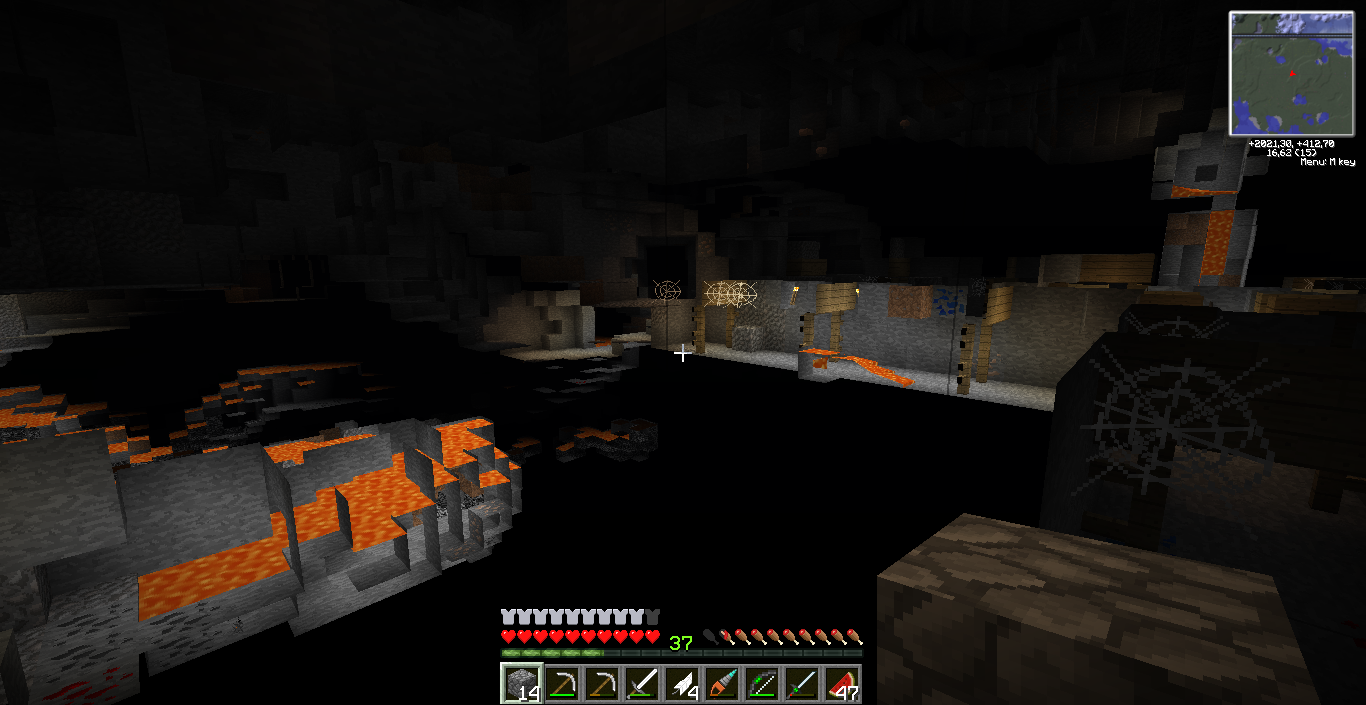Image resolution: width=1366 pixels, height=705 pixels.
Task: Select the cobblestone stack in the hotbar
Action: (x=521, y=684)
